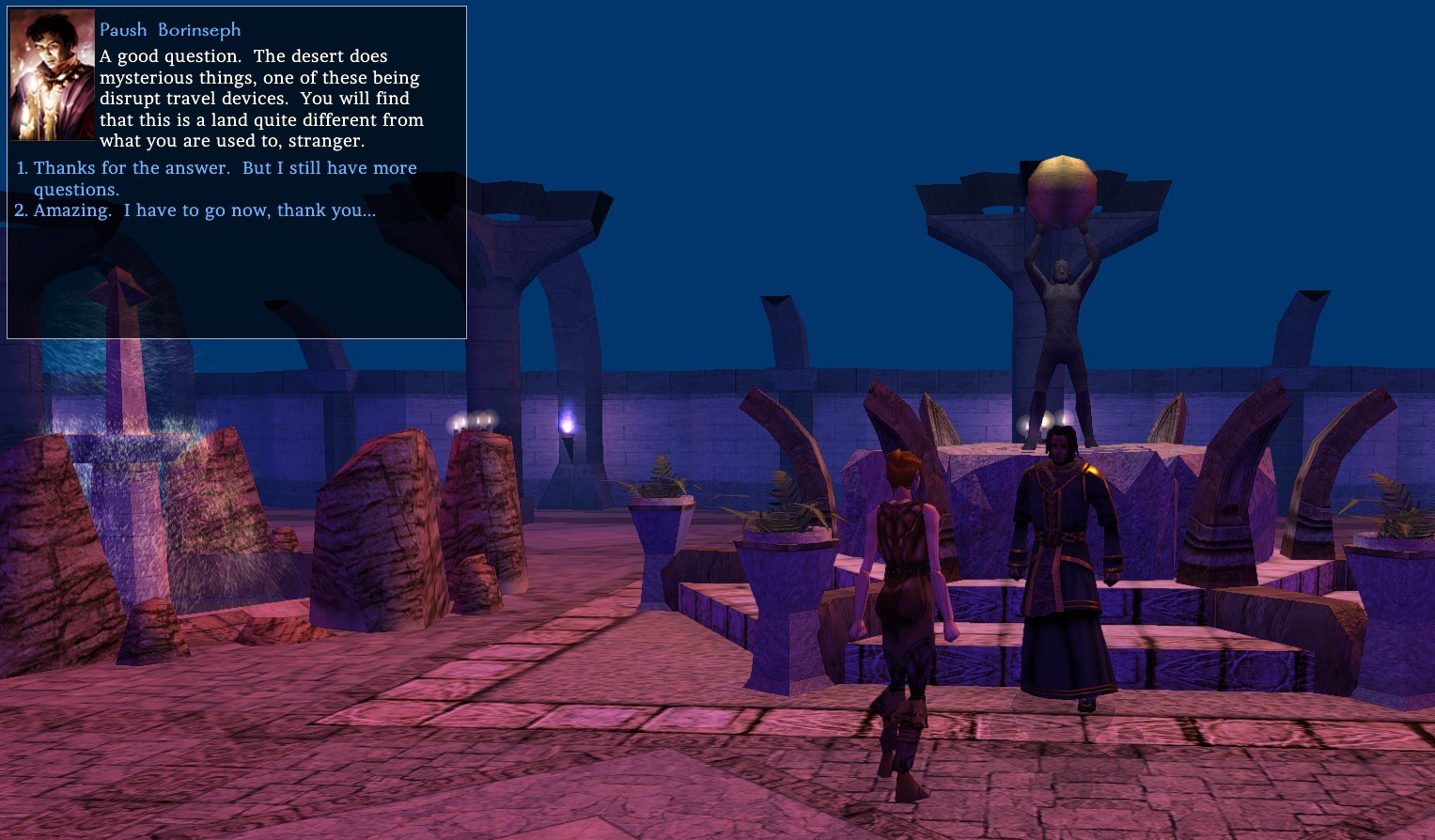Select "Amazing. I have to go now" reply
The width and height of the screenshot is (1435, 840).
204,210
